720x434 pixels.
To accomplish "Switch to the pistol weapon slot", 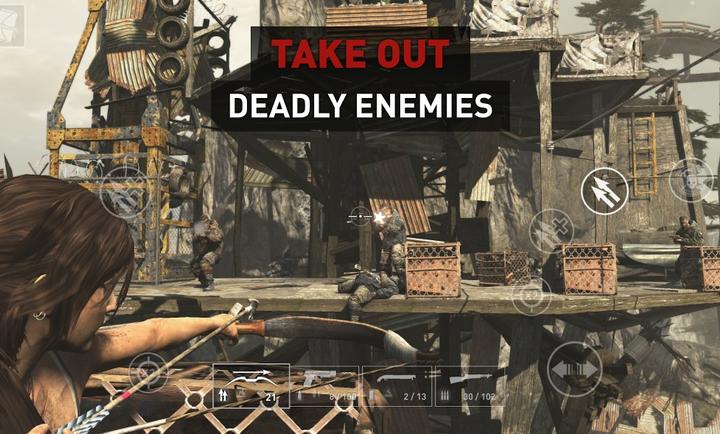I will coord(324,385).
